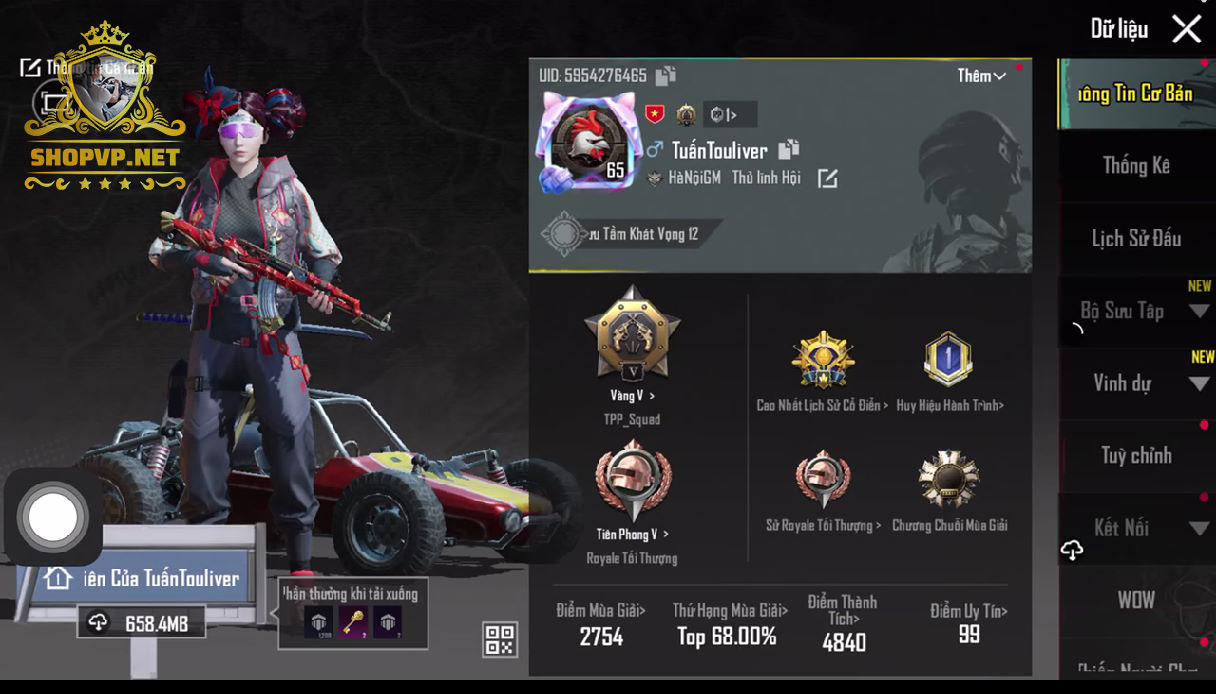Image resolution: width=1216 pixels, height=694 pixels.
Task: Copy the player UID
Action: point(666,76)
